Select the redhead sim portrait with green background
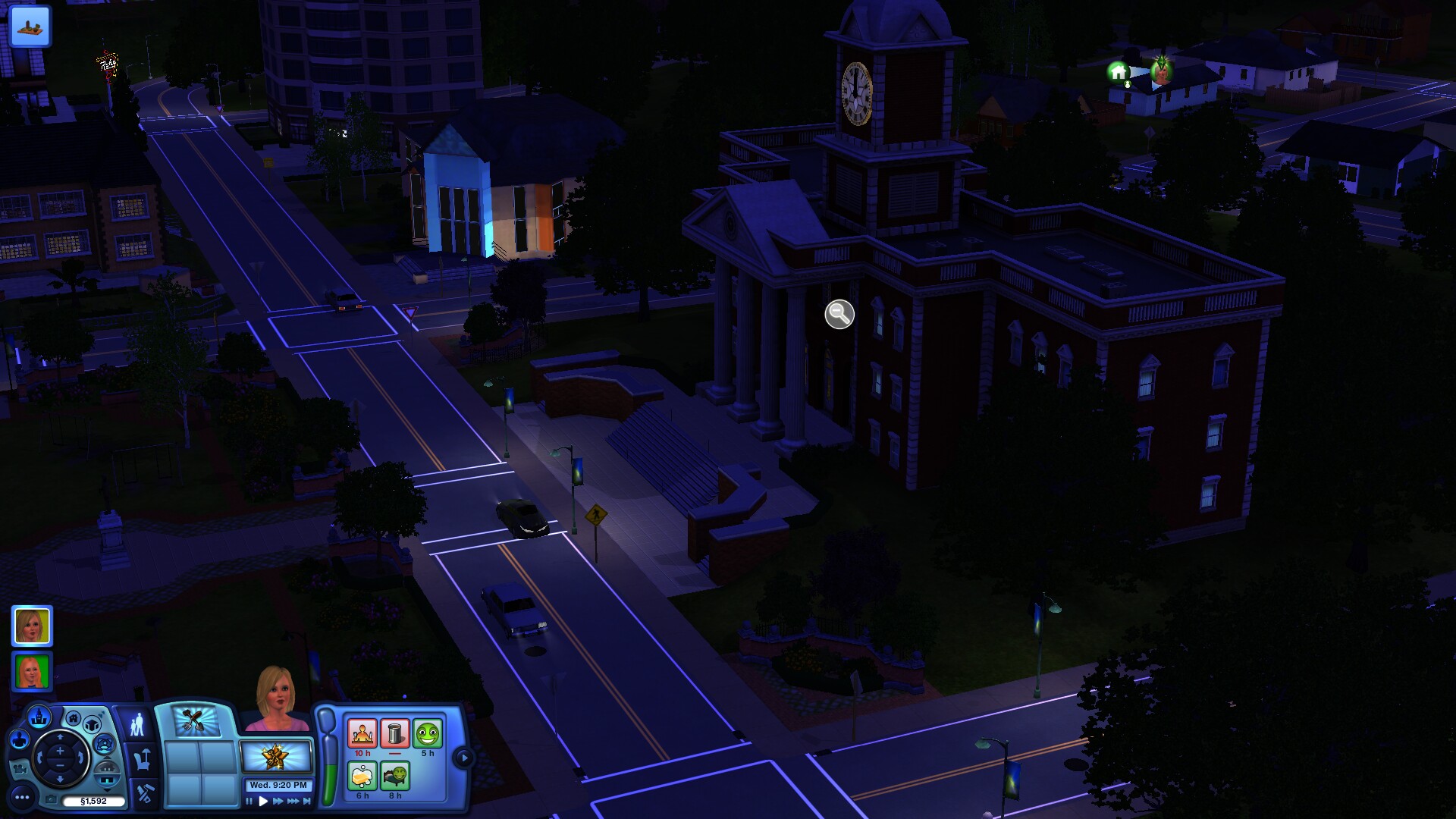Image resolution: width=1456 pixels, height=819 pixels. pyautogui.click(x=32, y=671)
